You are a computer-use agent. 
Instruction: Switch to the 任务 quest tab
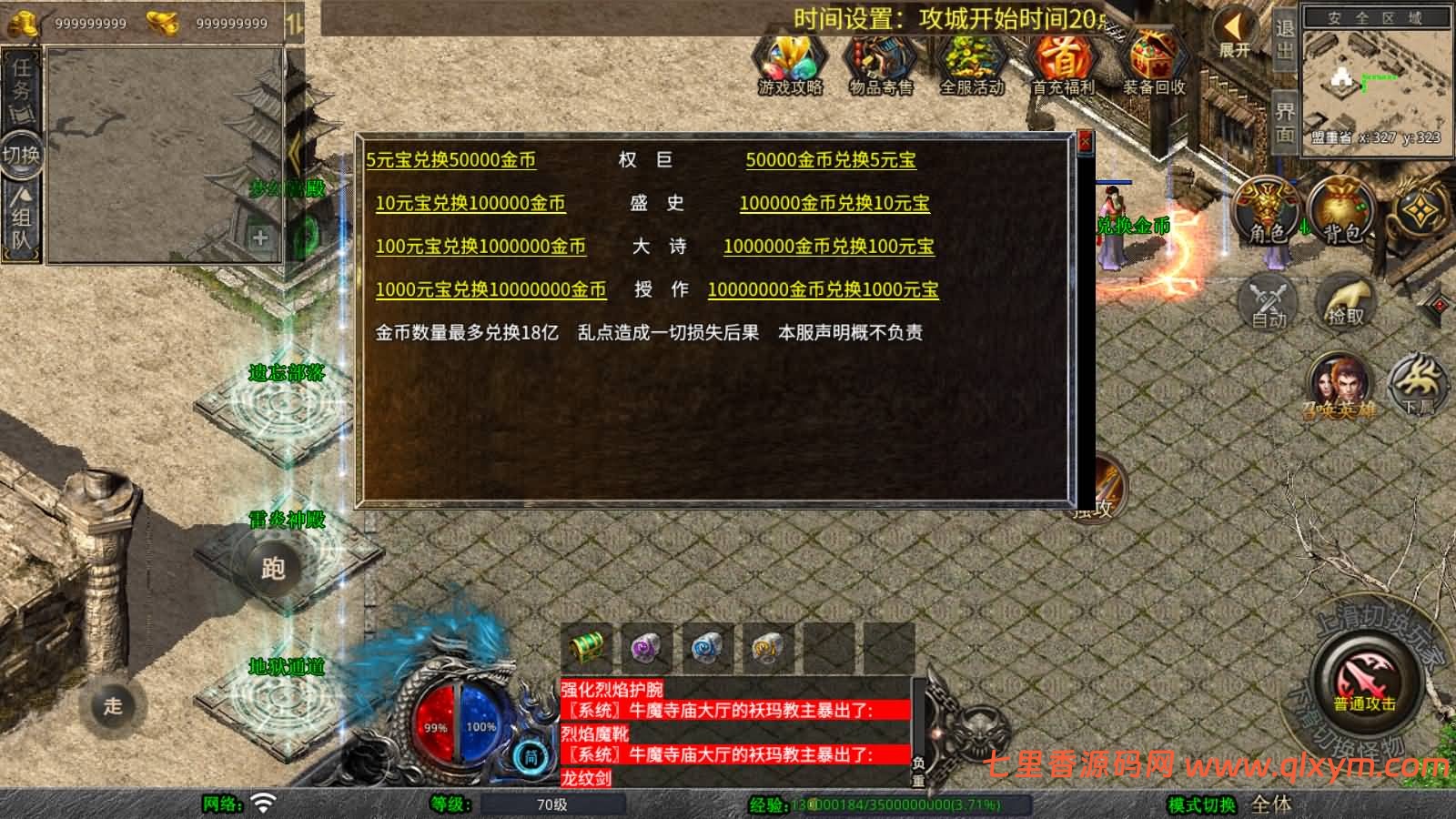(x=23, y=82)
